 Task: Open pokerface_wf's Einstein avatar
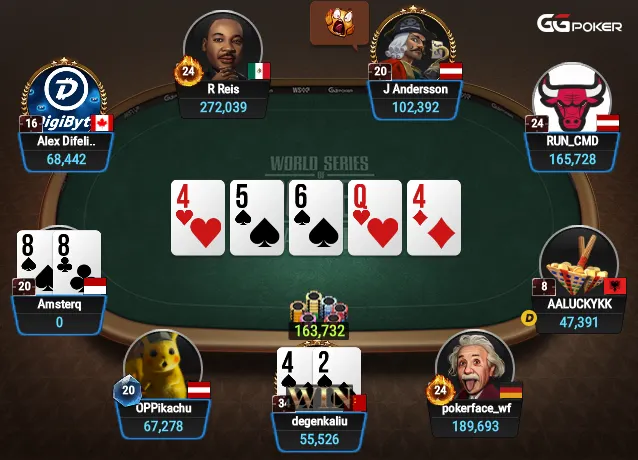tap(474, 365)
